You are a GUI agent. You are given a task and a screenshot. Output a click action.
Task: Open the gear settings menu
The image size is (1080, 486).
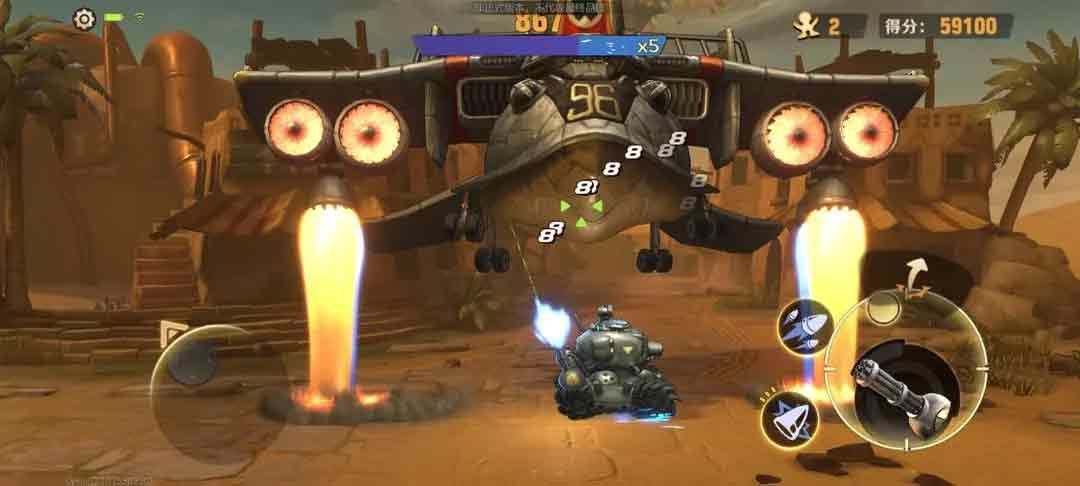pyautogui.click(x=84, y=19)
